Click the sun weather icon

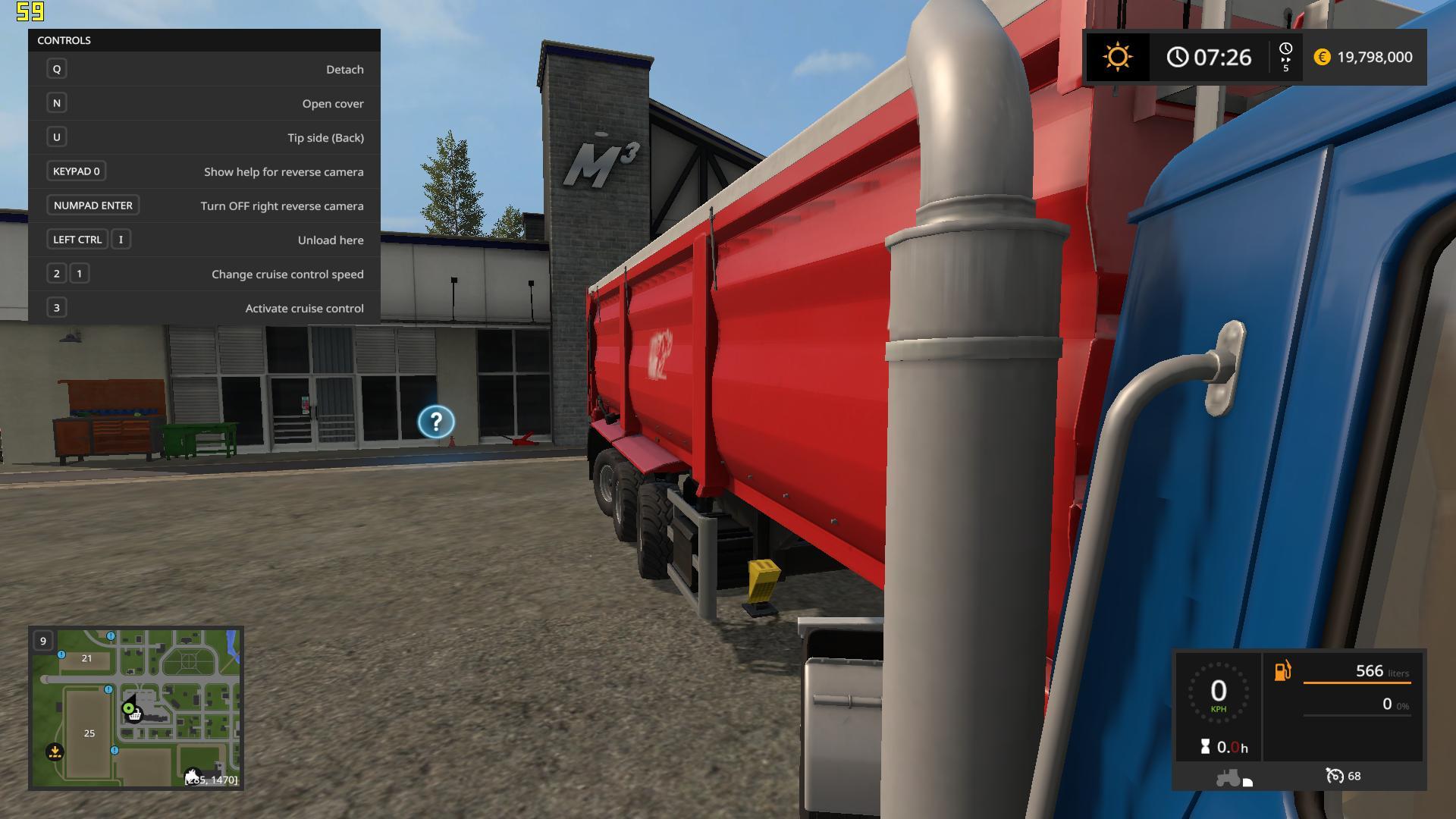coord(1117,57)
